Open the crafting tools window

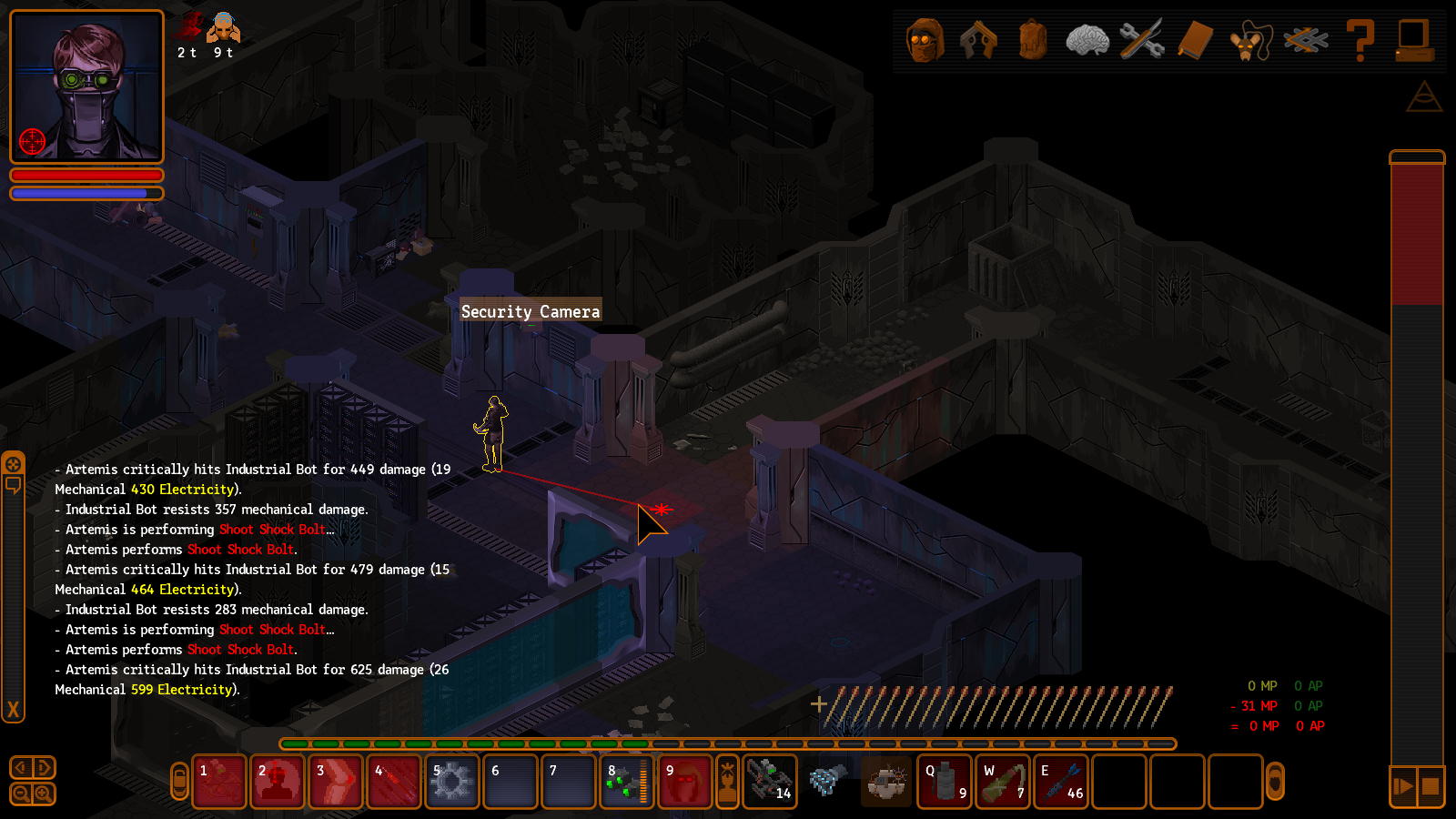(1141, 41)
